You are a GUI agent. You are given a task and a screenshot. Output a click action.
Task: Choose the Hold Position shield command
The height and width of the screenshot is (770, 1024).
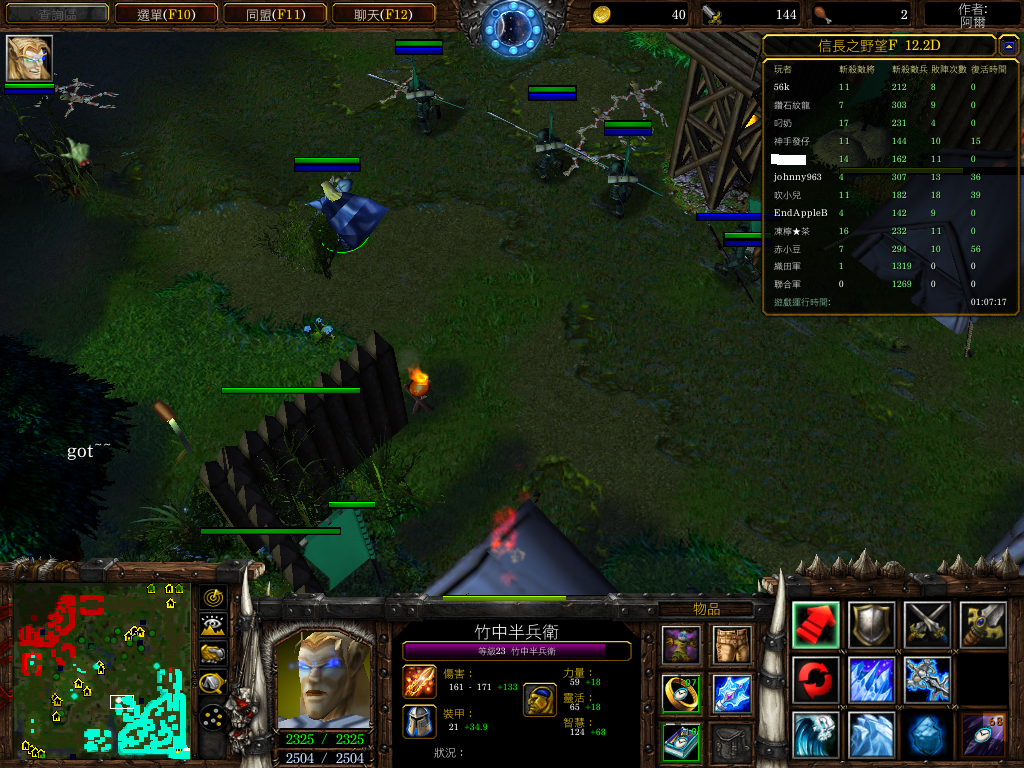click(870, 625)
